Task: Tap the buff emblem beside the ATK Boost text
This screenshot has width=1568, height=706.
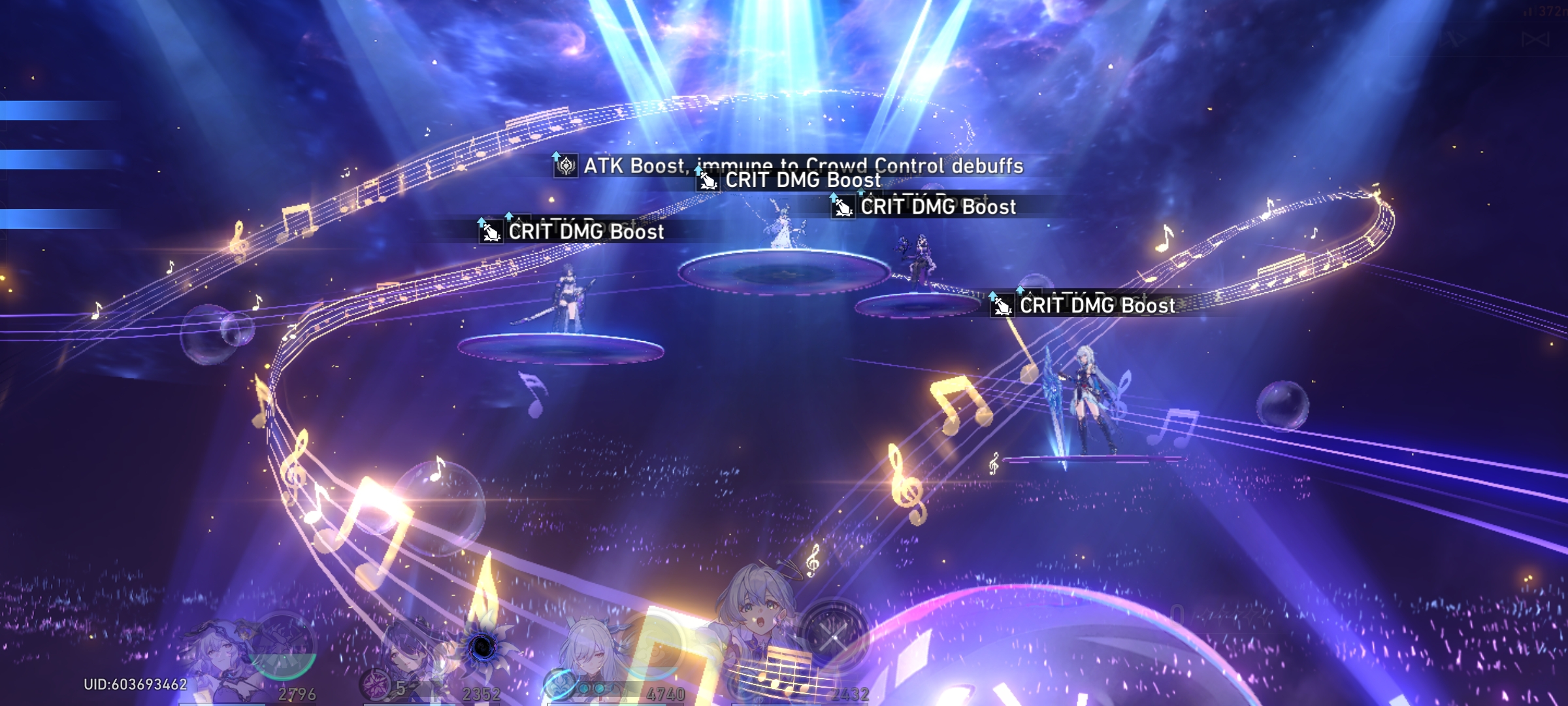Action: pos(567,167)
